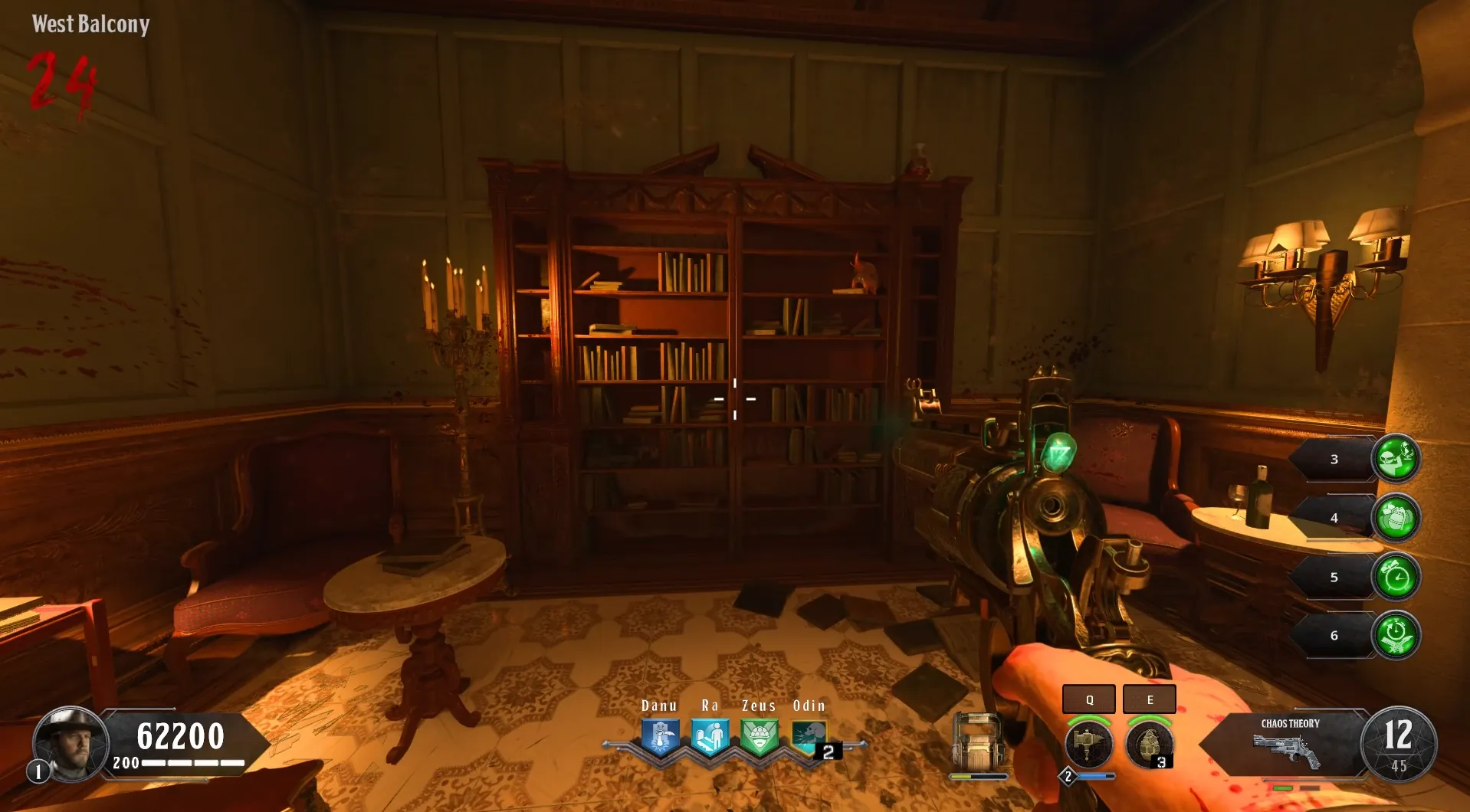Use the grenade elixir in slot 4

[1396, 518]
